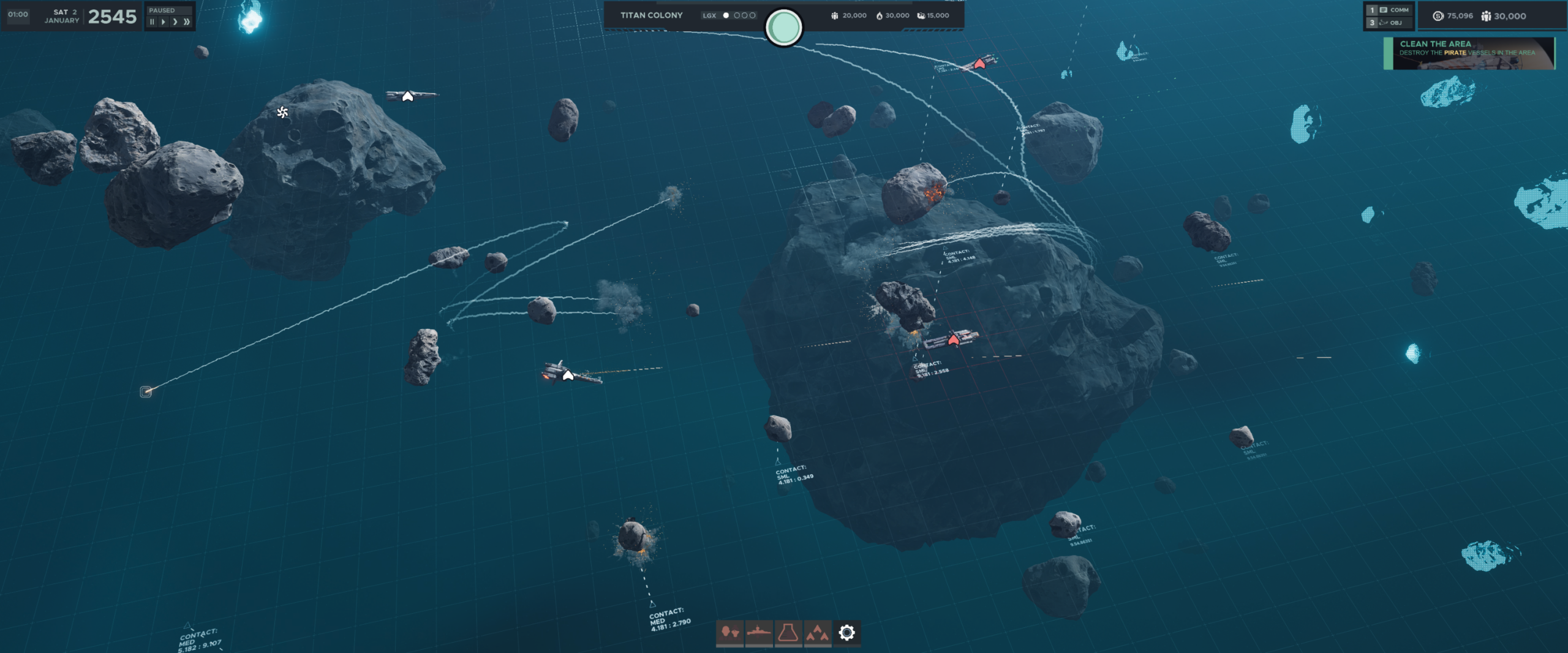Viewport: 1568px width, 653px height.
Task: Click the pause time control button
Action: [152, 22]
